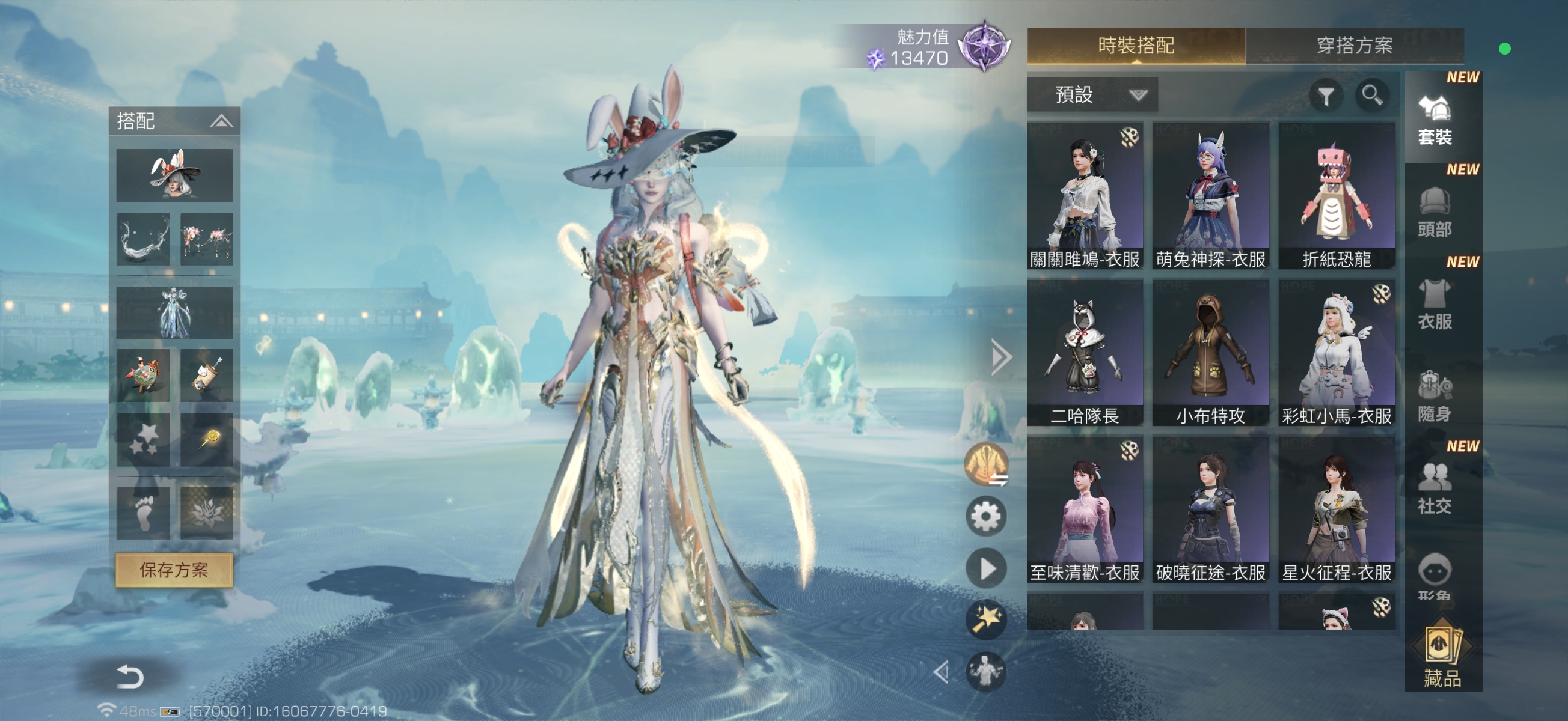Choose the 小布特攻 hoodie outfit
The image size is (1568, 721).
click(1210, 351)
